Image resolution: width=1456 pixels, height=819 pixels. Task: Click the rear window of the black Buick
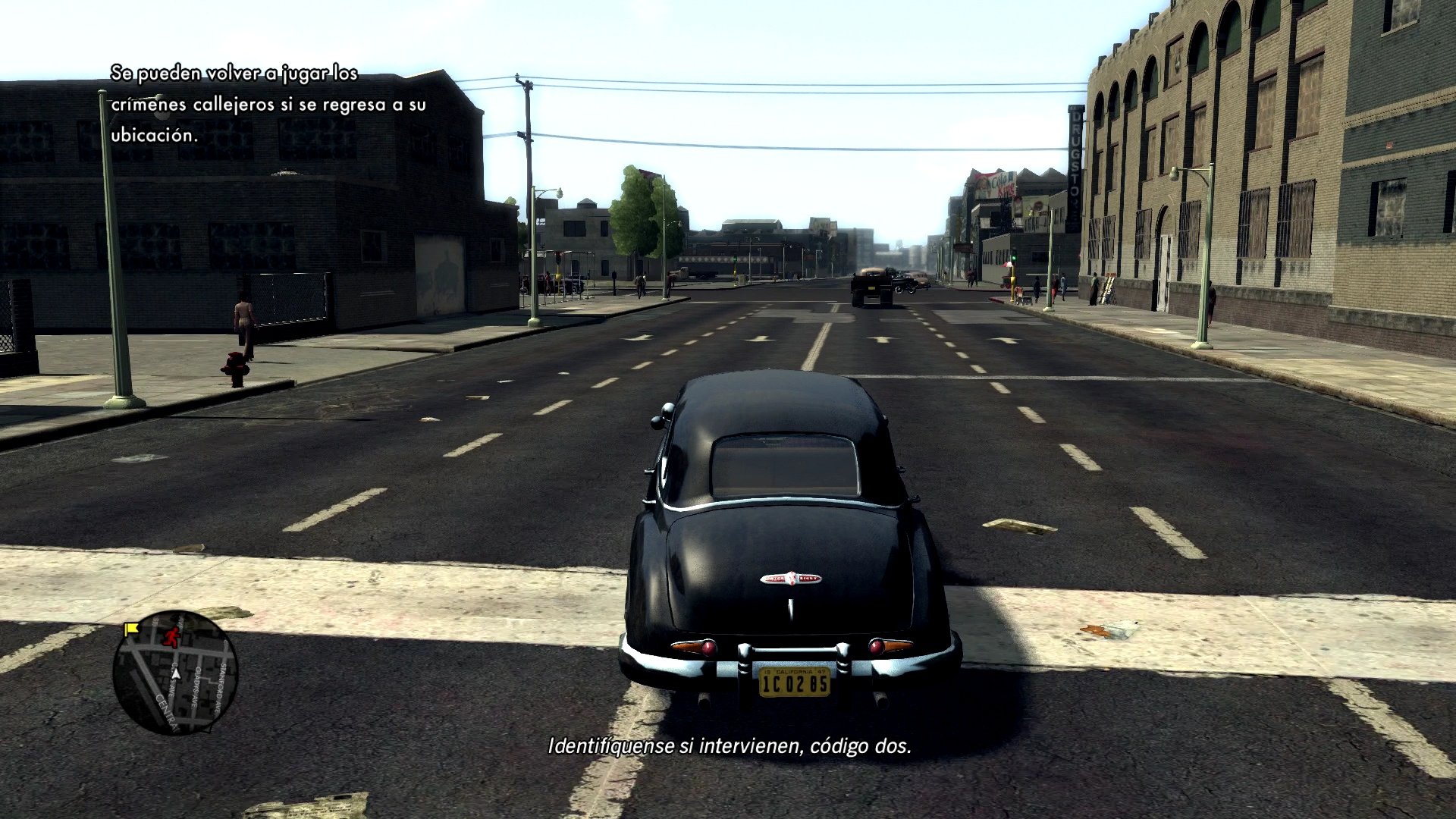(x=783, y=465)
